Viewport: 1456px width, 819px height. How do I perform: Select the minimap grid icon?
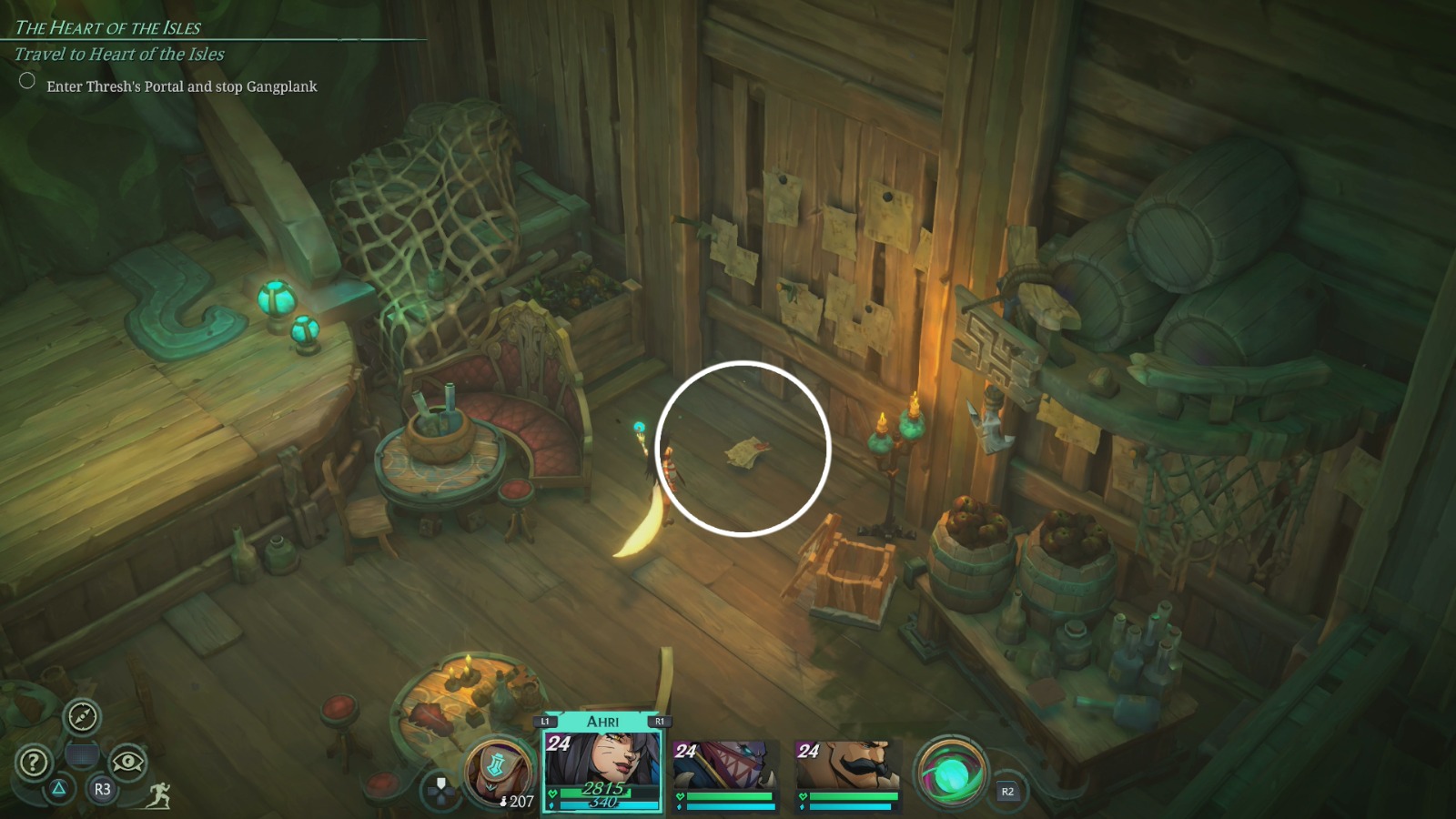pyautogui.click(x=84, y=753)
